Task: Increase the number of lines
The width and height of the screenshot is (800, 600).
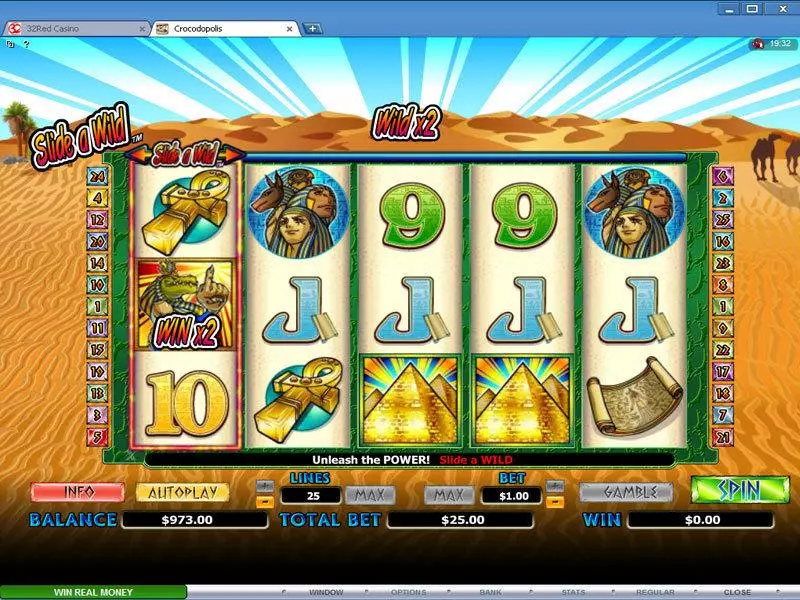Action: pyautogui.click(x=265, y=486)
